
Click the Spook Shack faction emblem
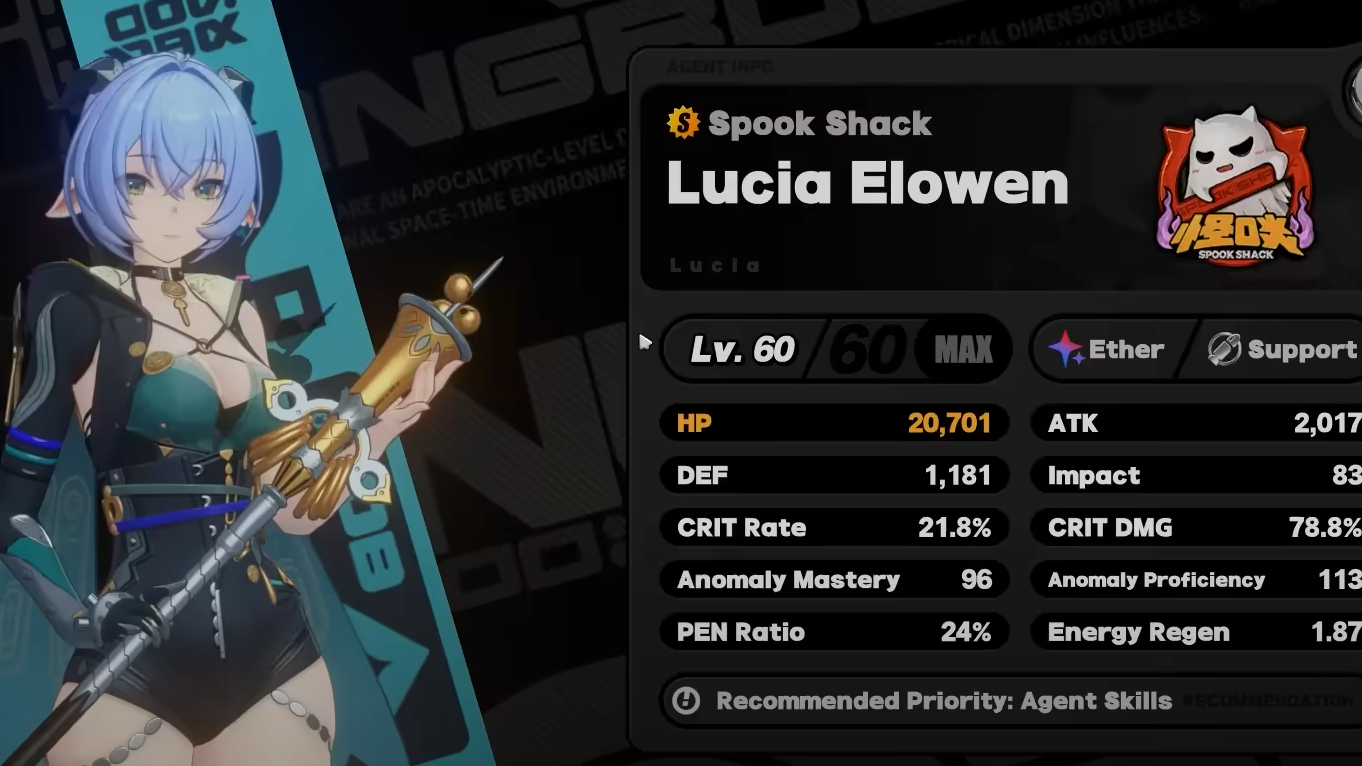[1236, 191]
